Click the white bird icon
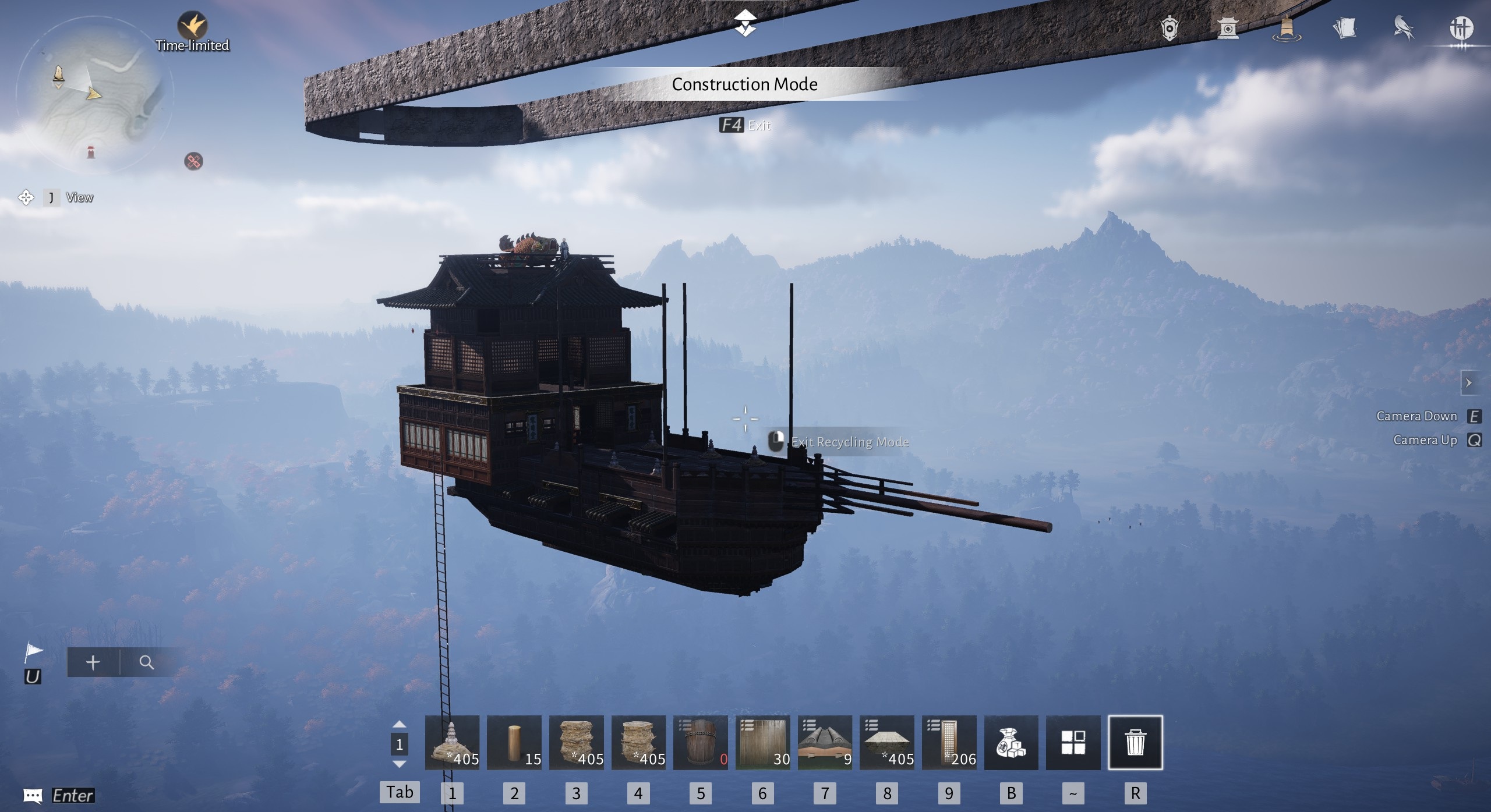The width and height of the screenshot is (1491, 812). click(x=1404, y=28)
